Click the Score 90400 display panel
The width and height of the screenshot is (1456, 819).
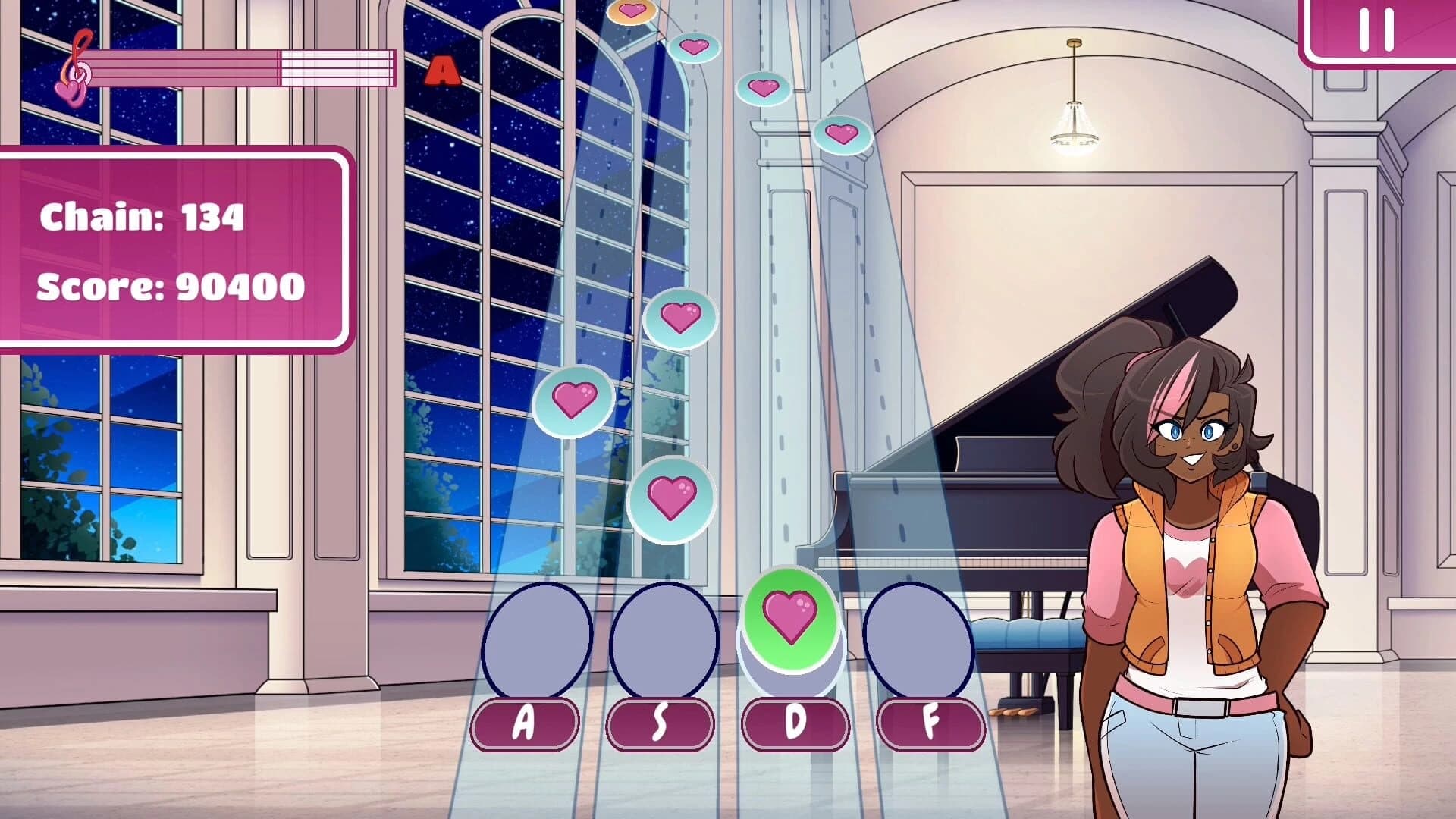tap(168, 286)
